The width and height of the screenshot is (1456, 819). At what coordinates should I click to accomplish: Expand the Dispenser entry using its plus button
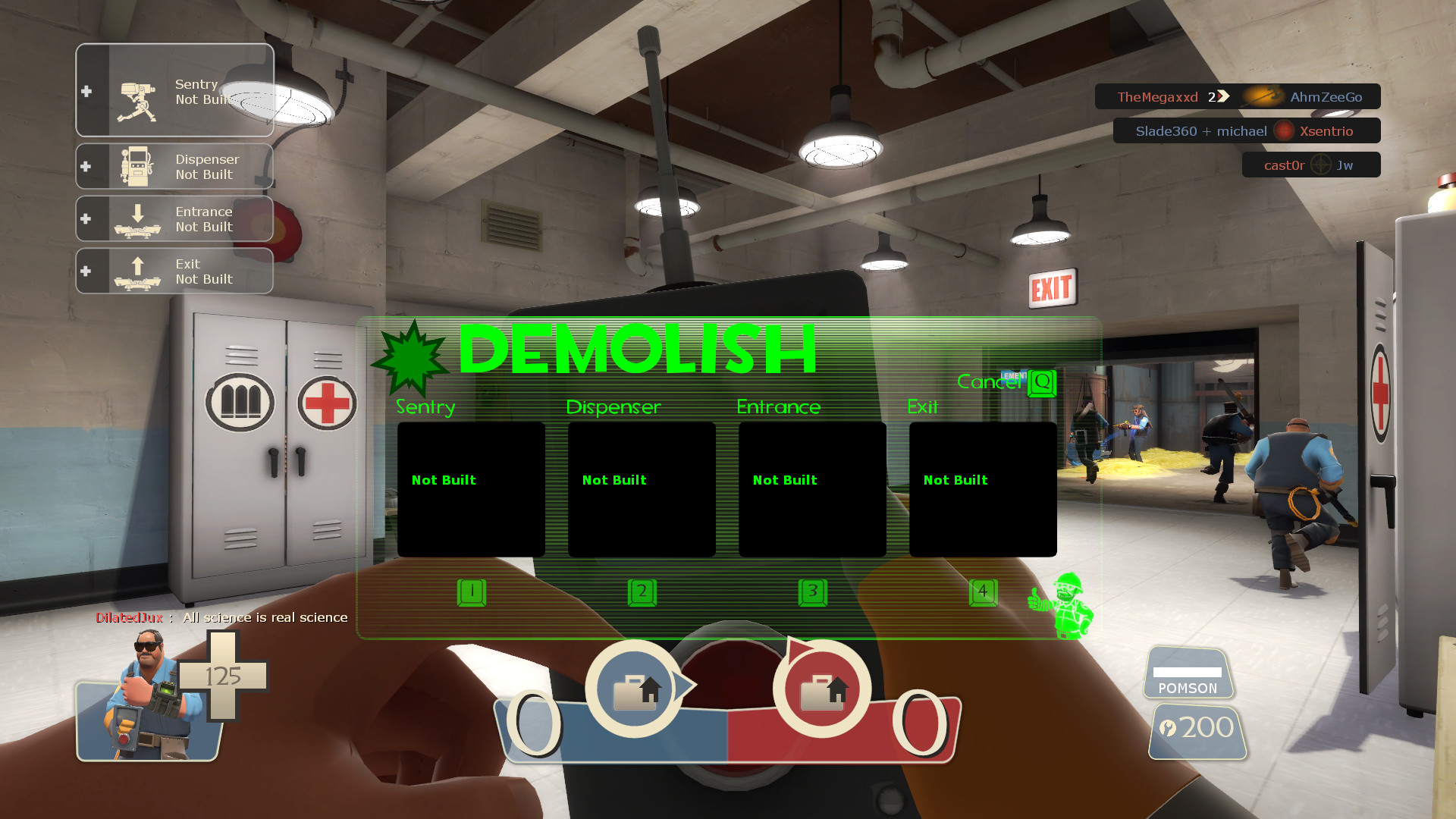pyautogui.click(x=86, y=165)
